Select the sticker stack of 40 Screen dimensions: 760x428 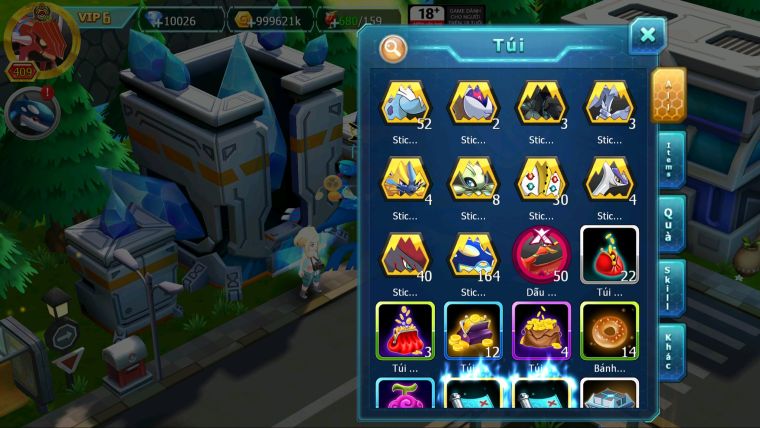click(404, 256)
